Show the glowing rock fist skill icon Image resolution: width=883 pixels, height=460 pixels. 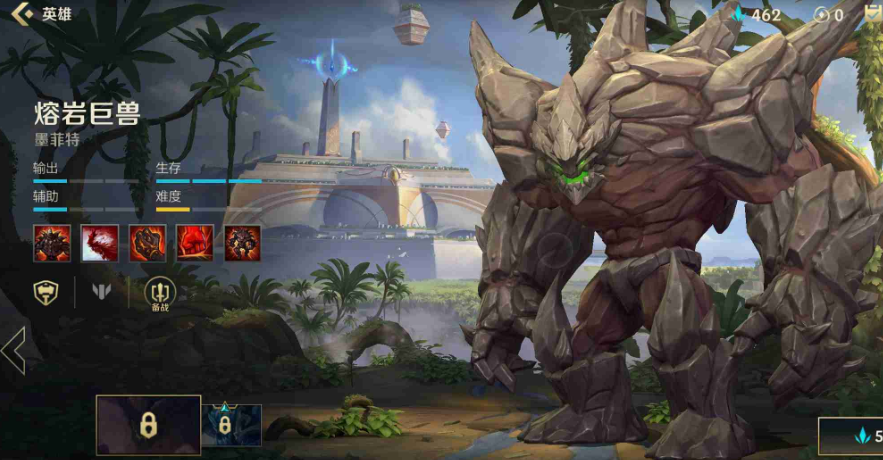(x=147, y=243)
